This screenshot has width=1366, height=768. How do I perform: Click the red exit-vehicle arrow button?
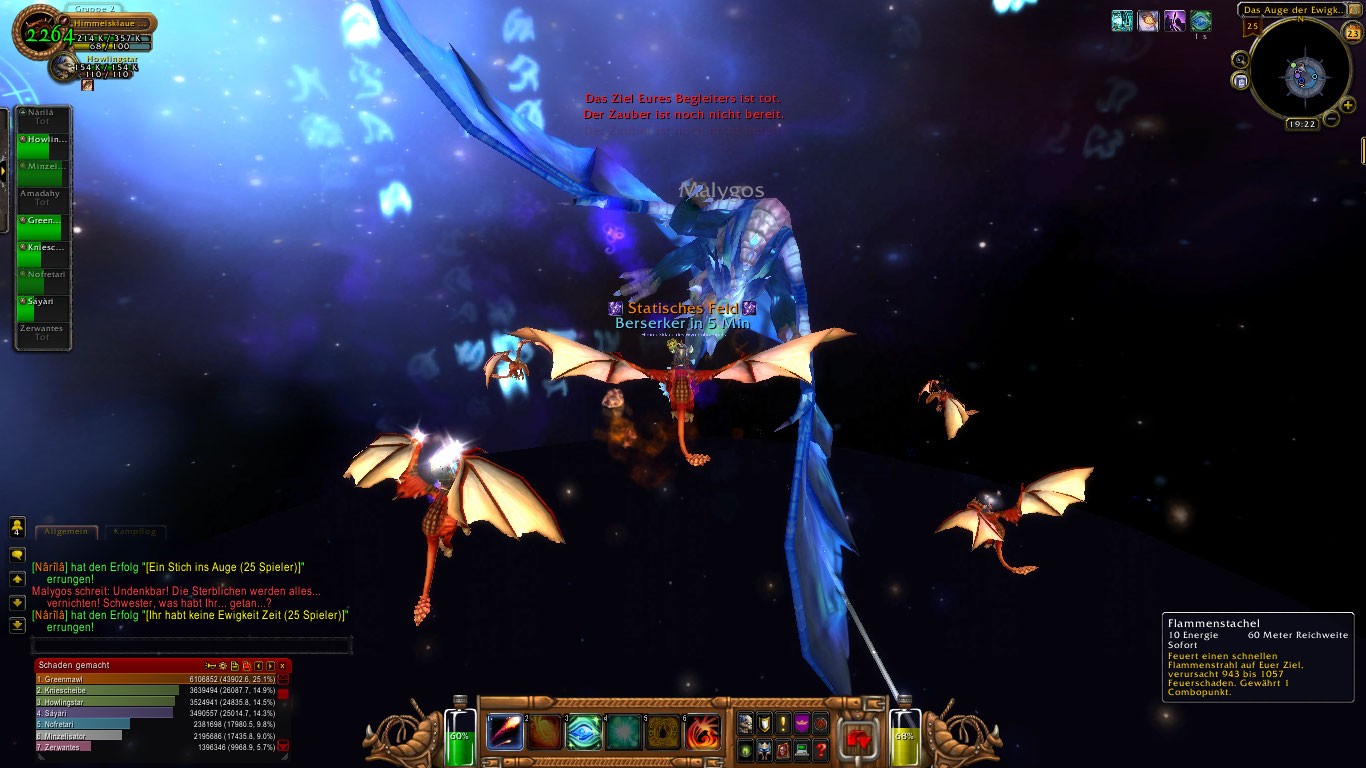coord(859,738)
